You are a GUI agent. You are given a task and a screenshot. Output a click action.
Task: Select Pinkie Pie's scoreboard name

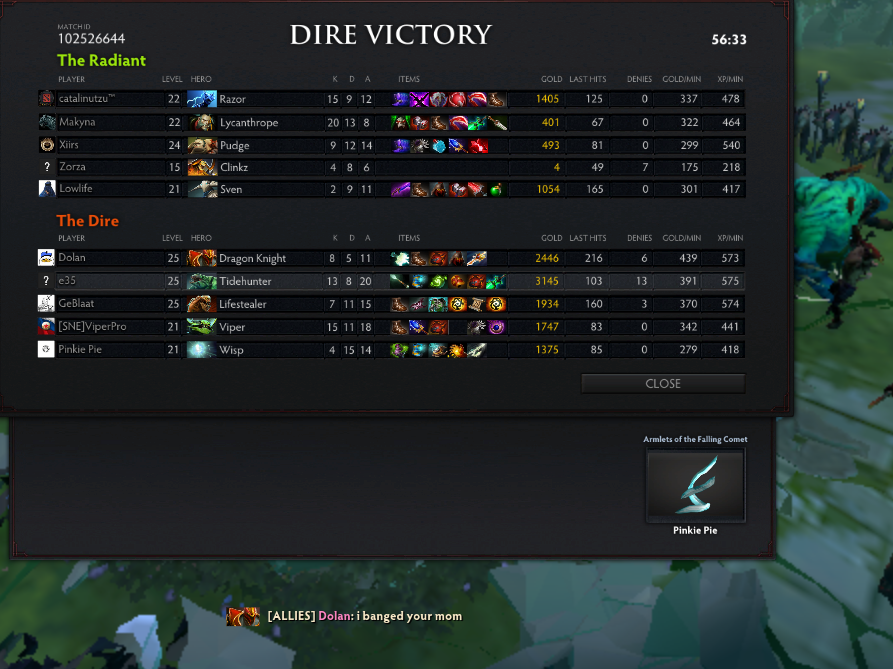(80, 349)
